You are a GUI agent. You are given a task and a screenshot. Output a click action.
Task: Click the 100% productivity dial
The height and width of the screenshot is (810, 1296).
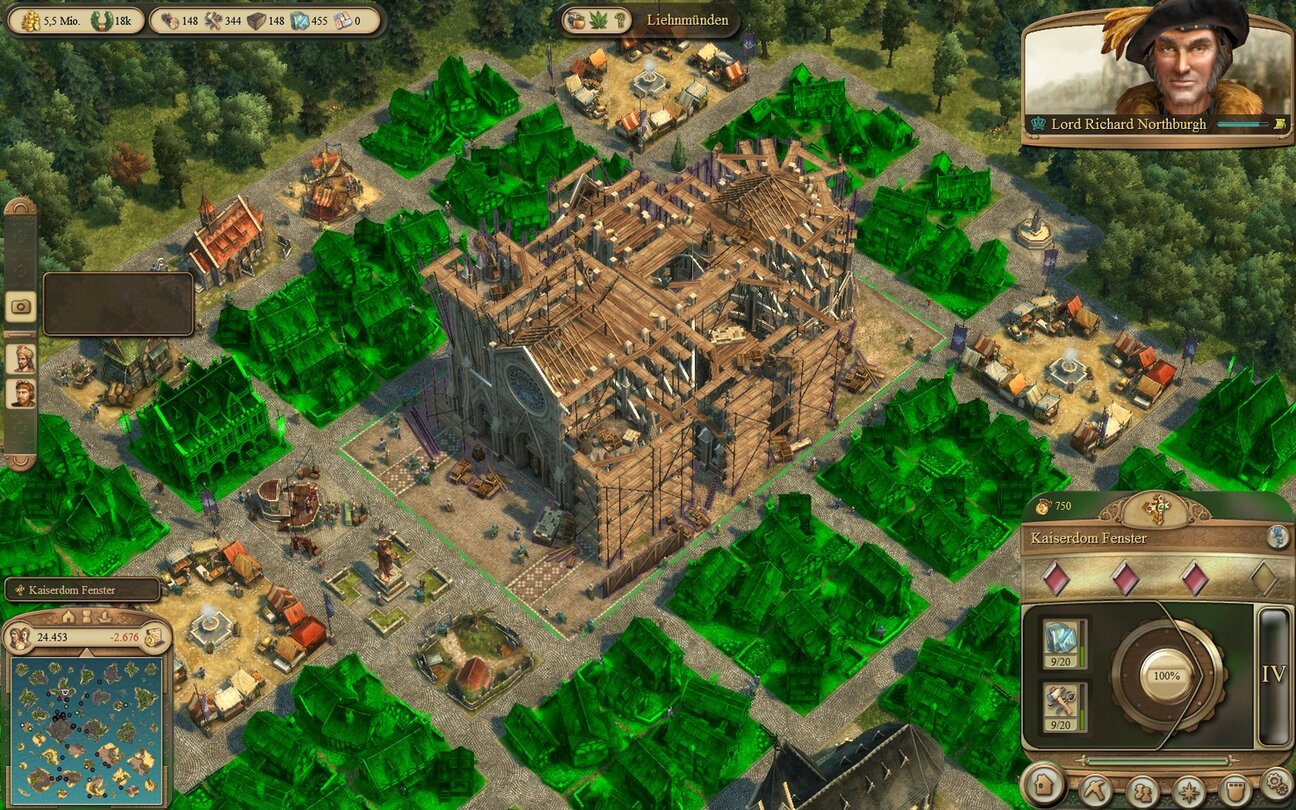click(x=1167, y=676)
